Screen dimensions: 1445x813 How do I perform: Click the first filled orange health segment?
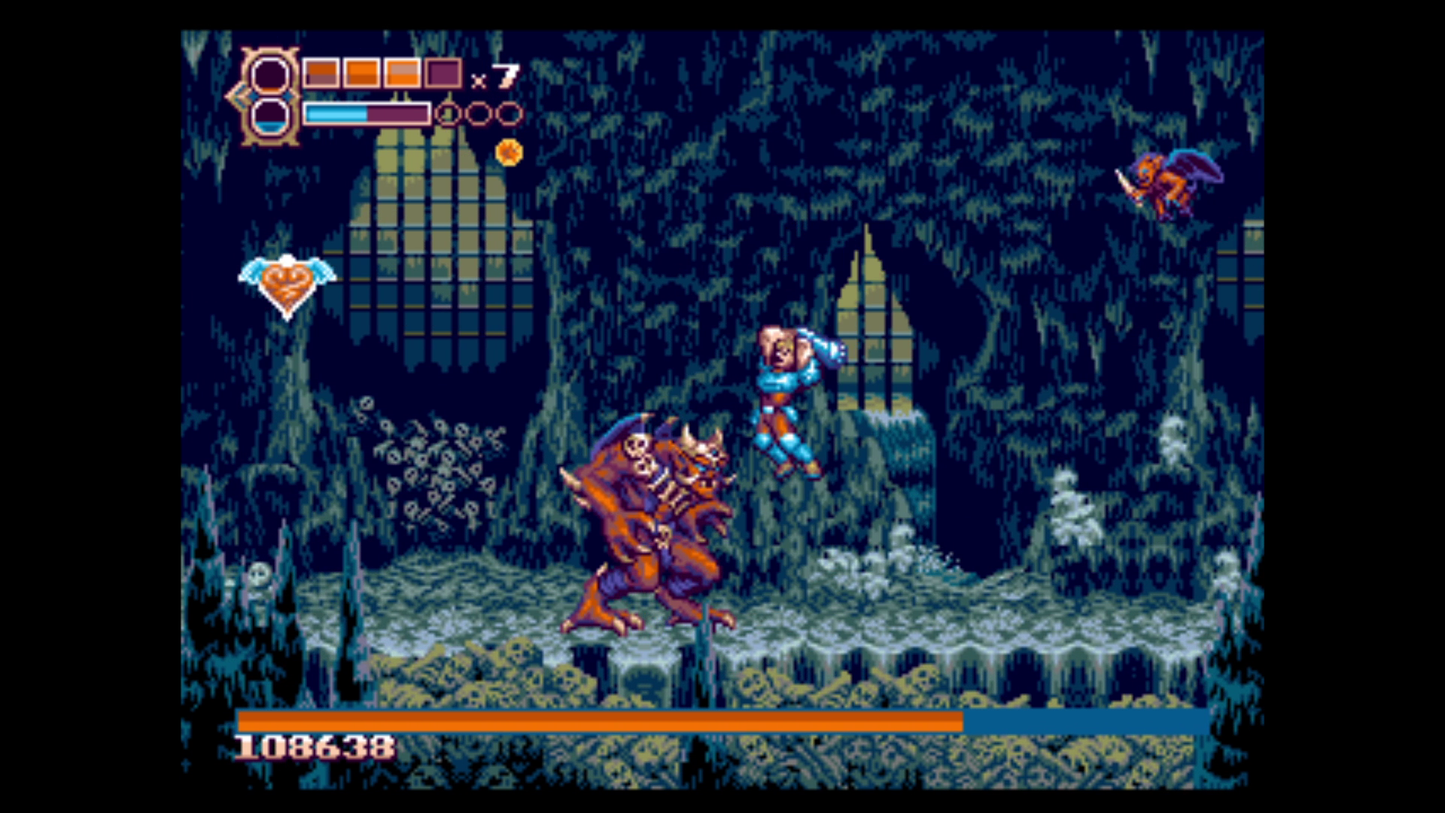click(320, 73)
